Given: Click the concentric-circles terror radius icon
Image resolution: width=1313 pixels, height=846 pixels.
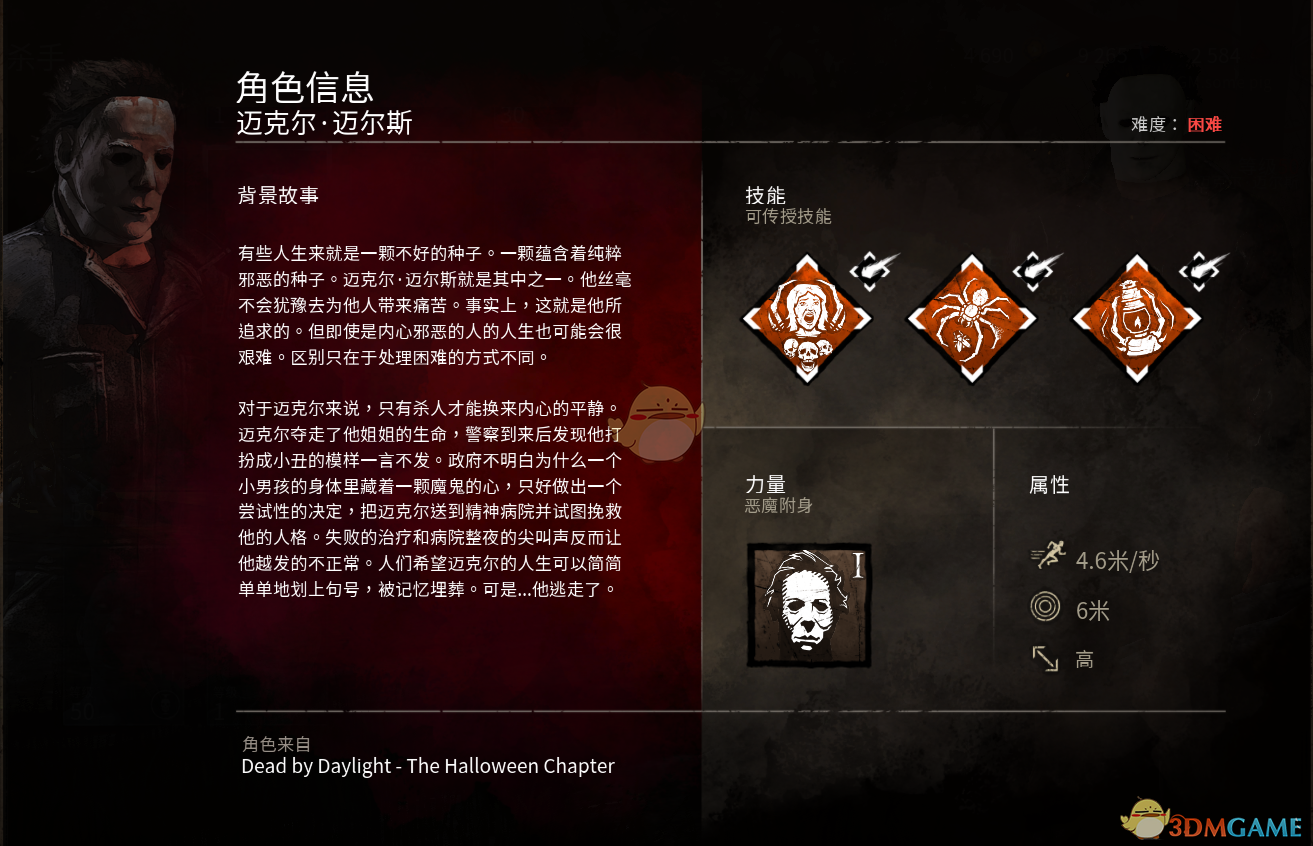Looking at the screenshot, I should click(1045, 606).
